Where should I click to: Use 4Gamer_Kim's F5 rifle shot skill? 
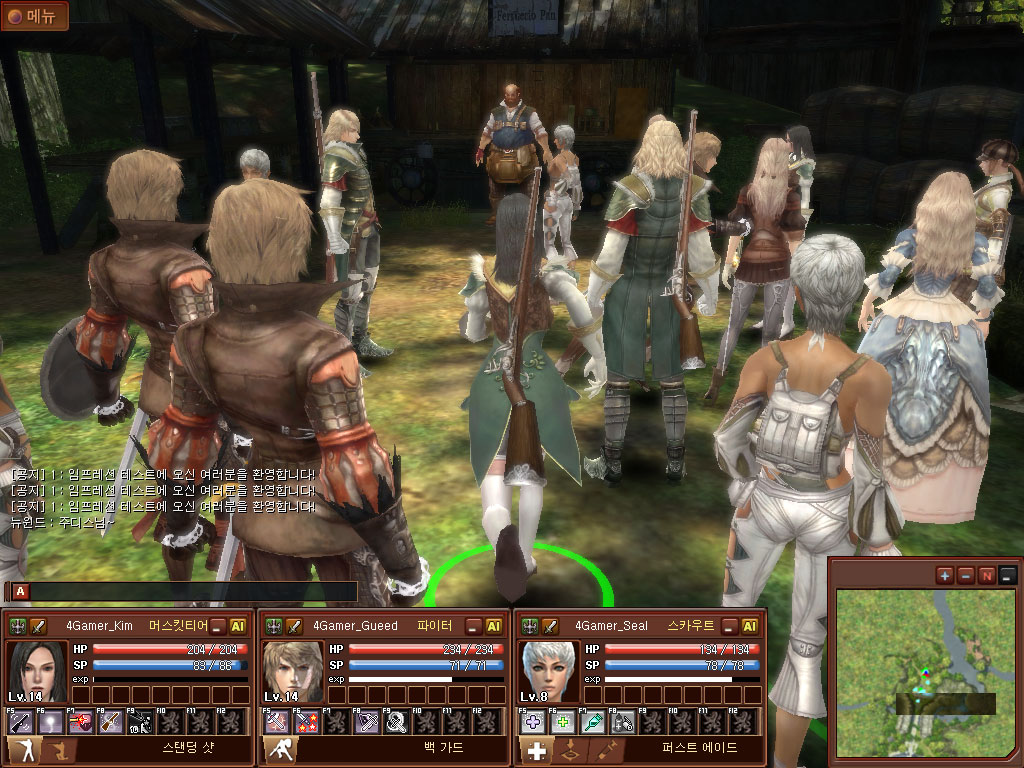(21, 721)
